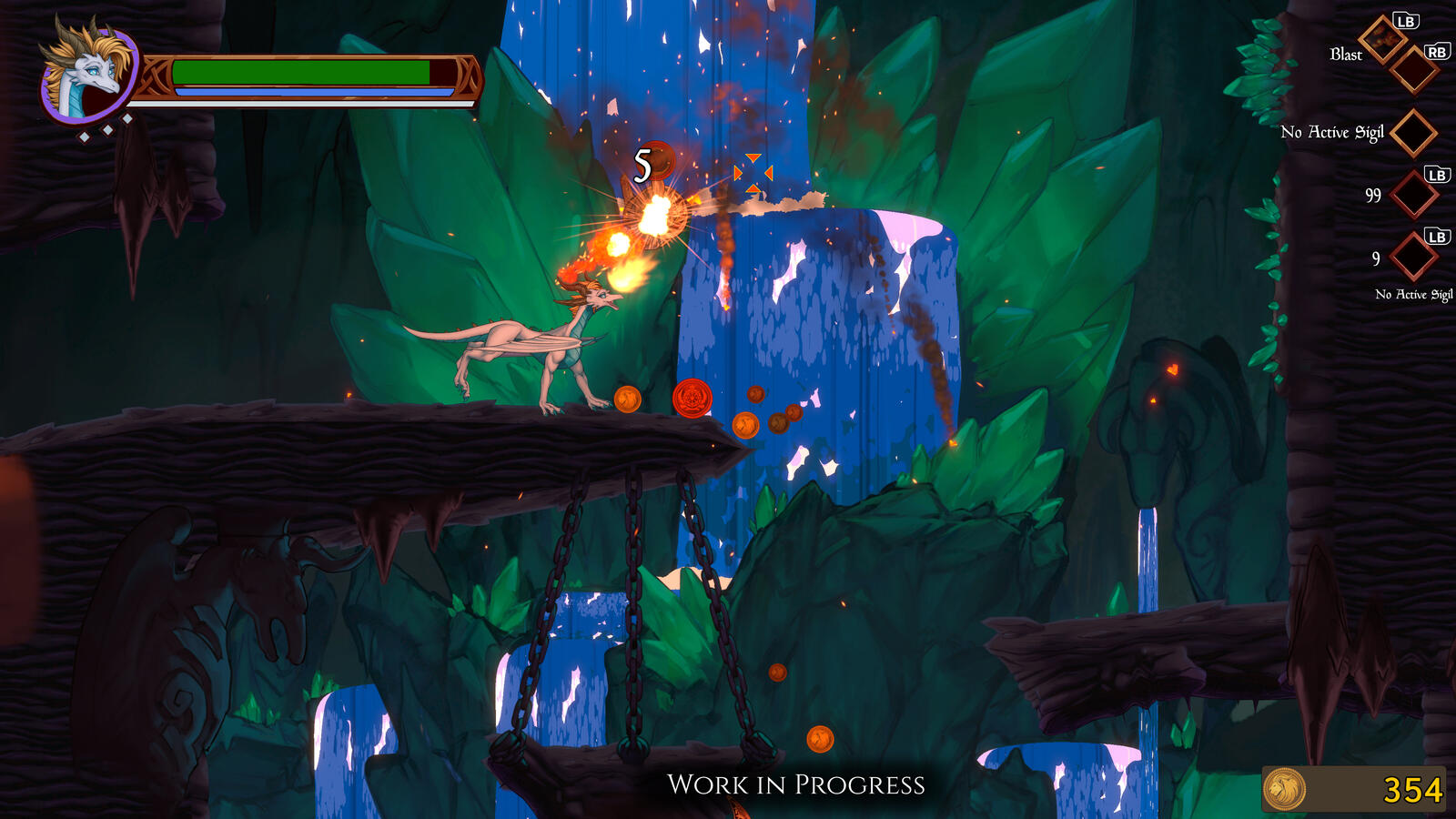Select the Blast ability diamond slot
The image size is (1456, 819).
(x=1383, y=39)
